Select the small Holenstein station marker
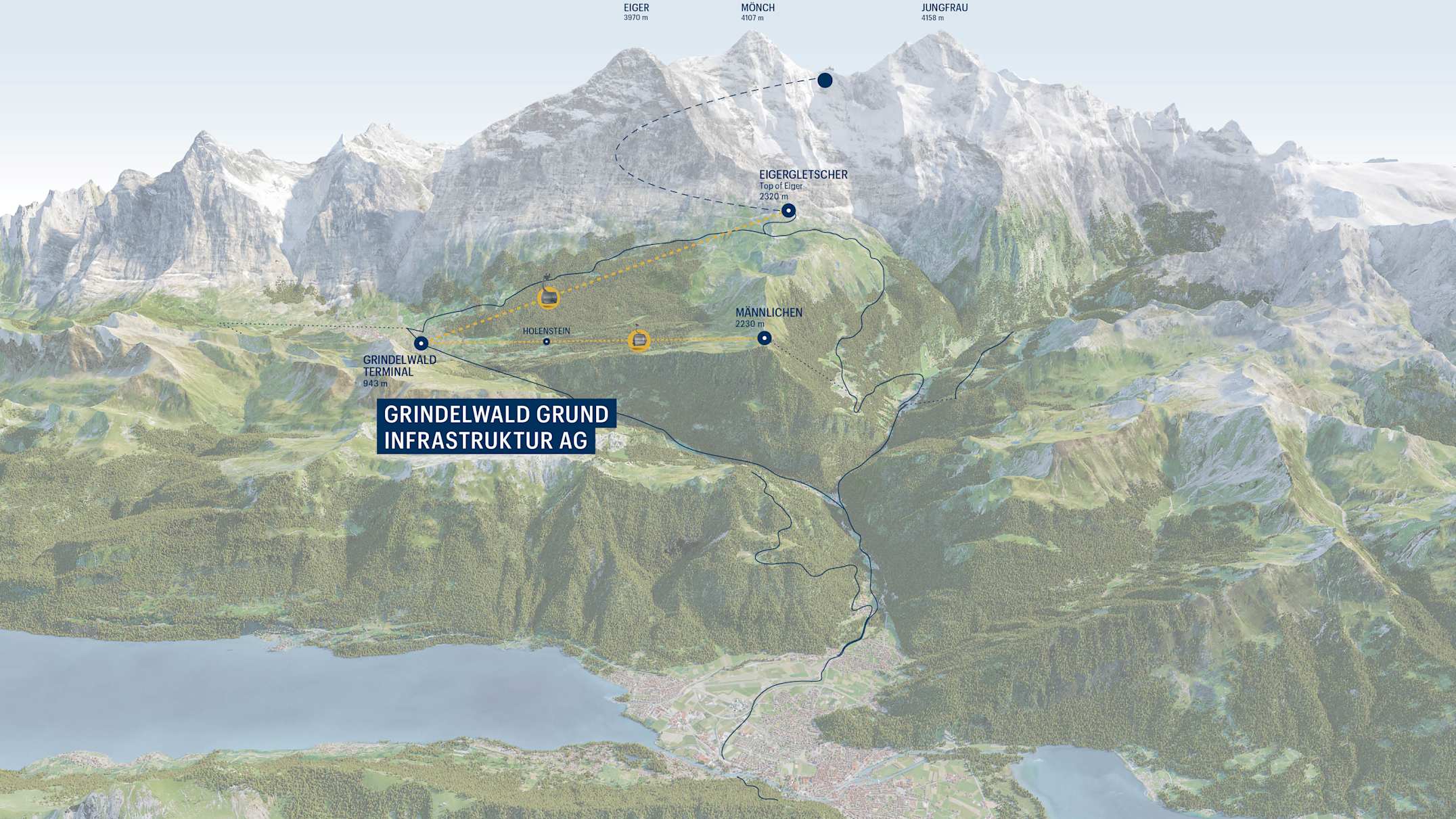 click(547, 342)
